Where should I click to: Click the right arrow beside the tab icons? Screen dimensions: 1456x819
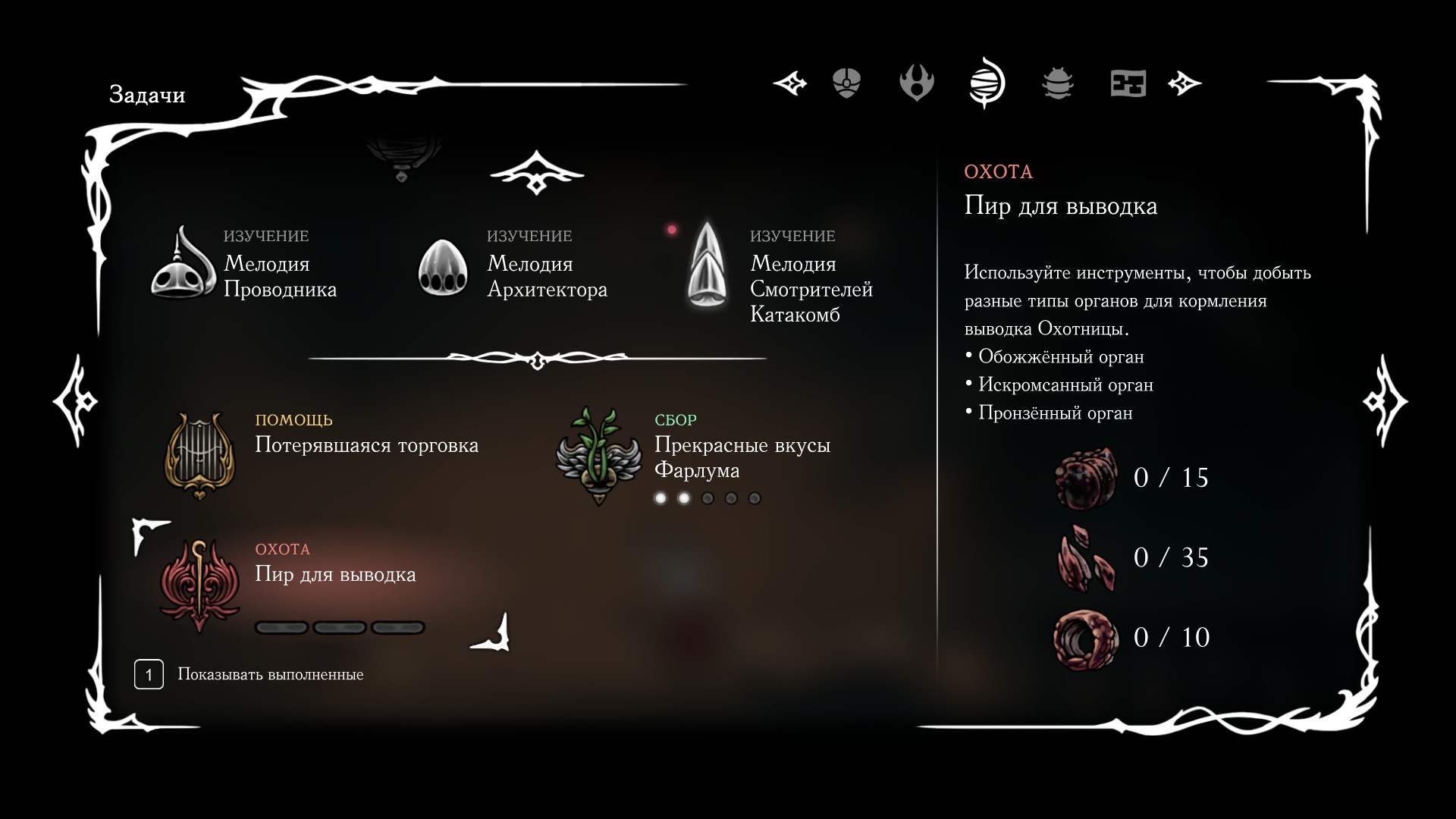(x=1185, y=83)
